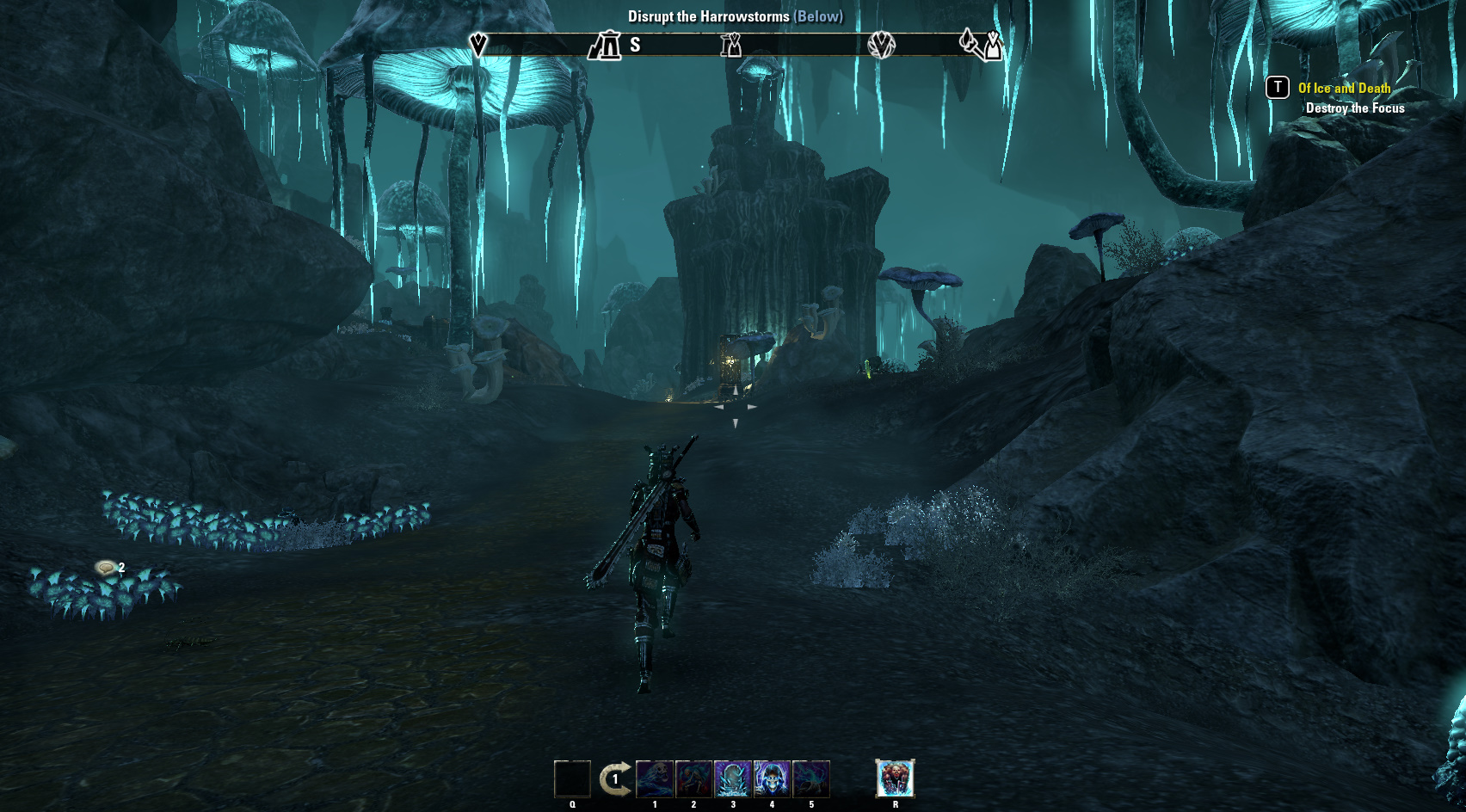The image size is (1466, 812).
Task: Open the chat notification bubble icon
Action: pos(106,567)
